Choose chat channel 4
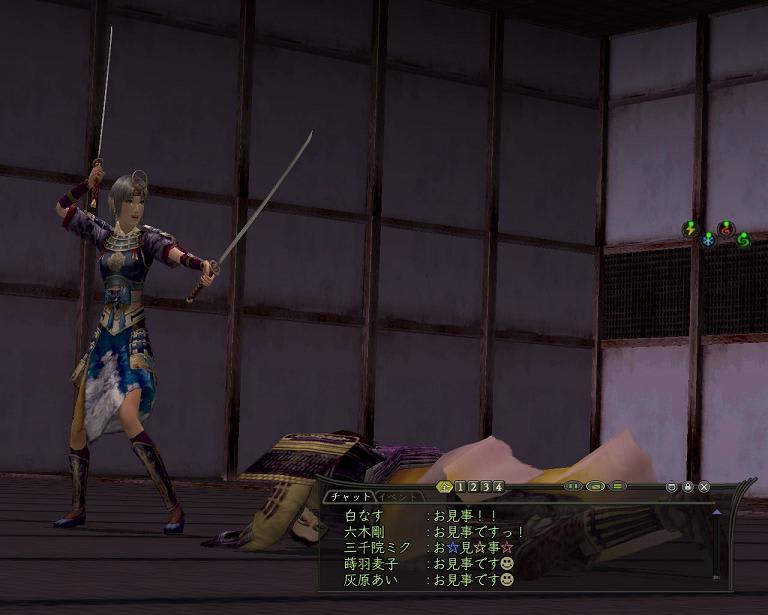Screen dimensions: 768x615 (x=498, y=487)
